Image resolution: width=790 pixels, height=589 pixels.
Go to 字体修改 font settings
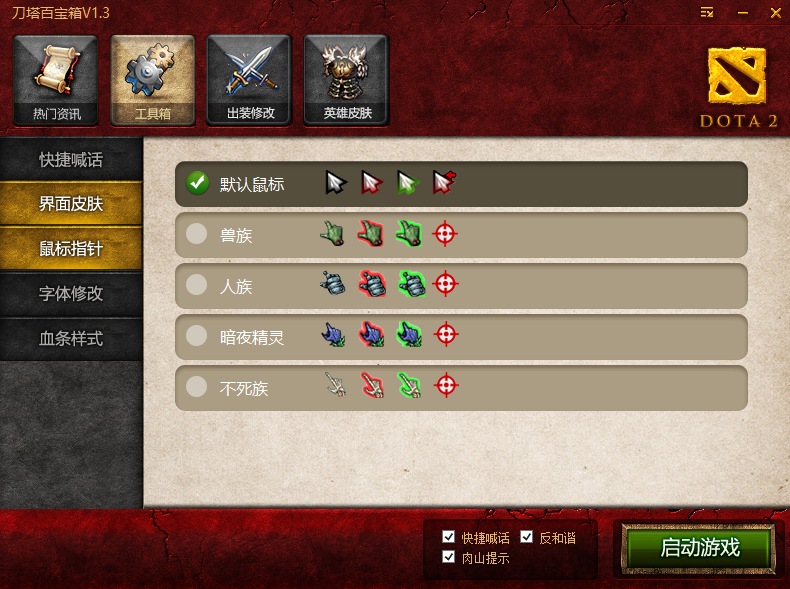point(71,294)
